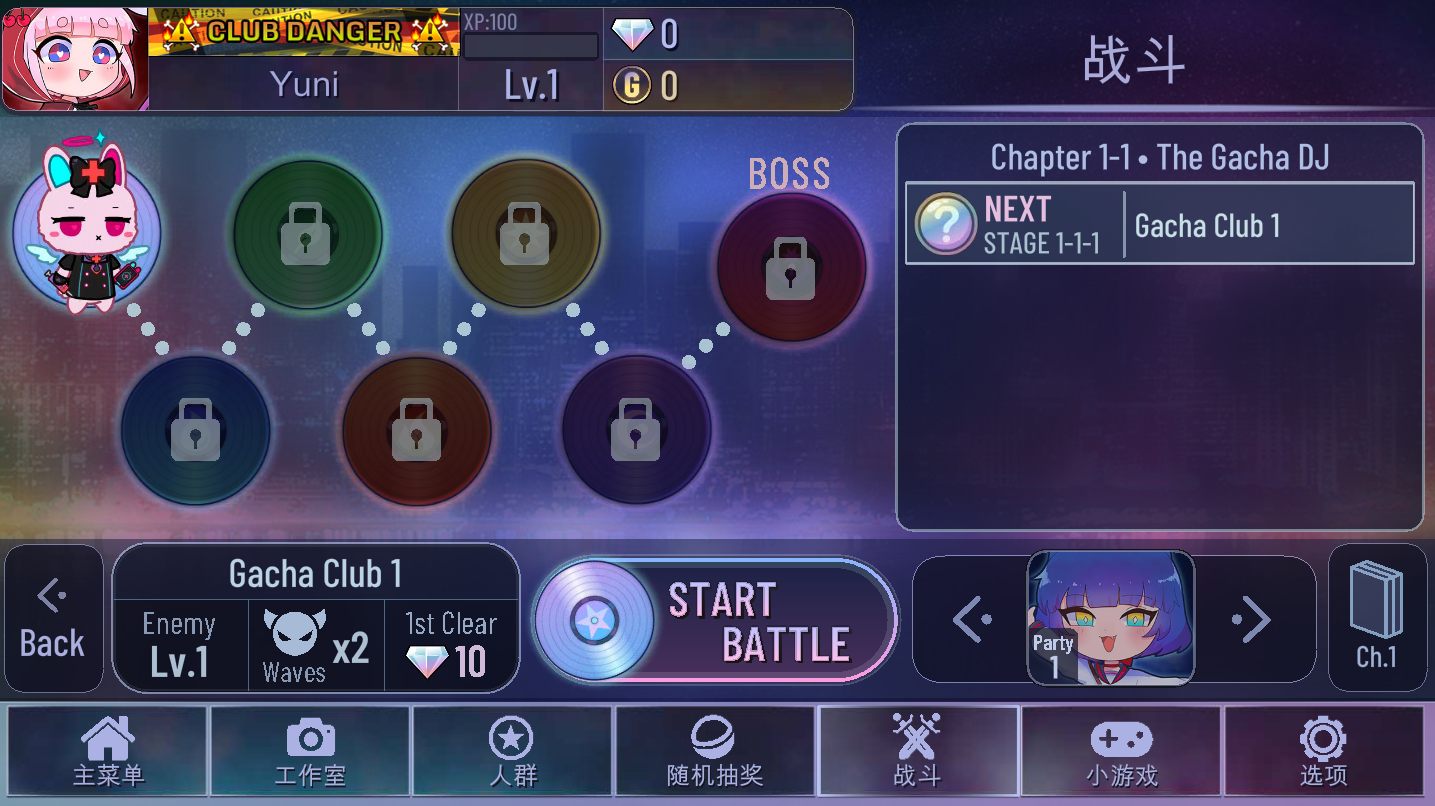Select the locked green stage disc

pyautogui.click(x=307, y=233)
